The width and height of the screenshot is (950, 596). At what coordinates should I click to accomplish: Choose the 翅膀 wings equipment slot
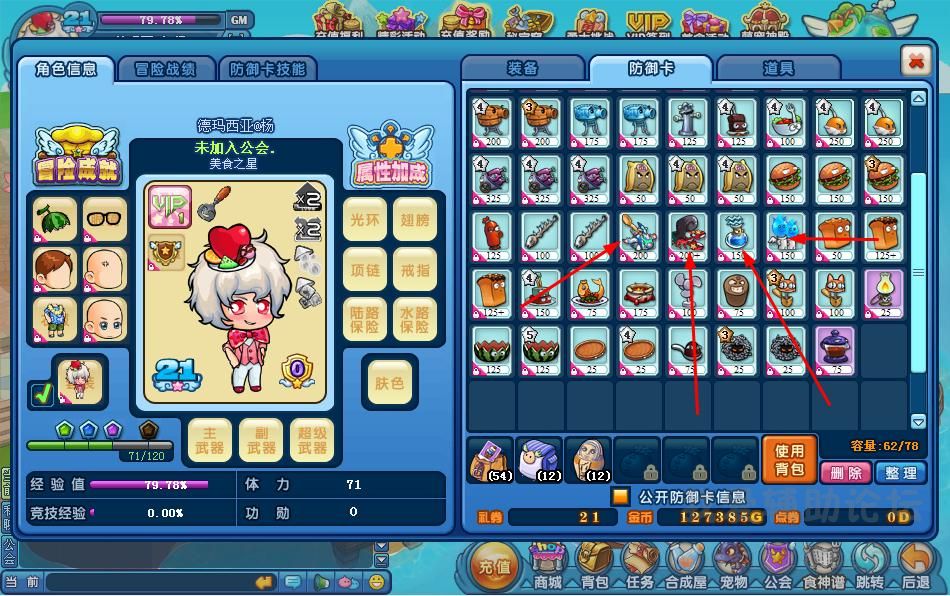pos(416,220)
